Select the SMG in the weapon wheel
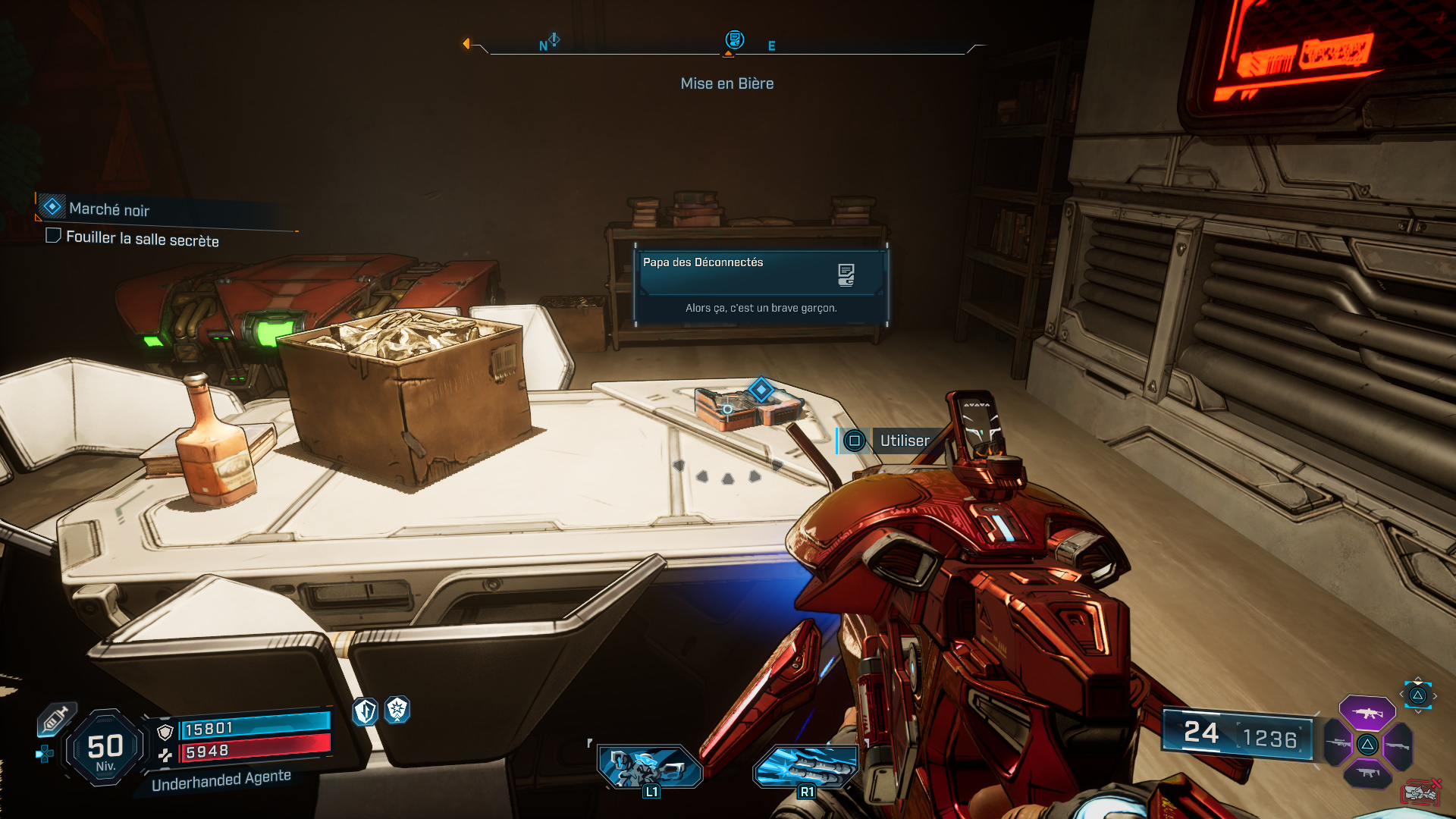1456x819 pixels. 1367,772
